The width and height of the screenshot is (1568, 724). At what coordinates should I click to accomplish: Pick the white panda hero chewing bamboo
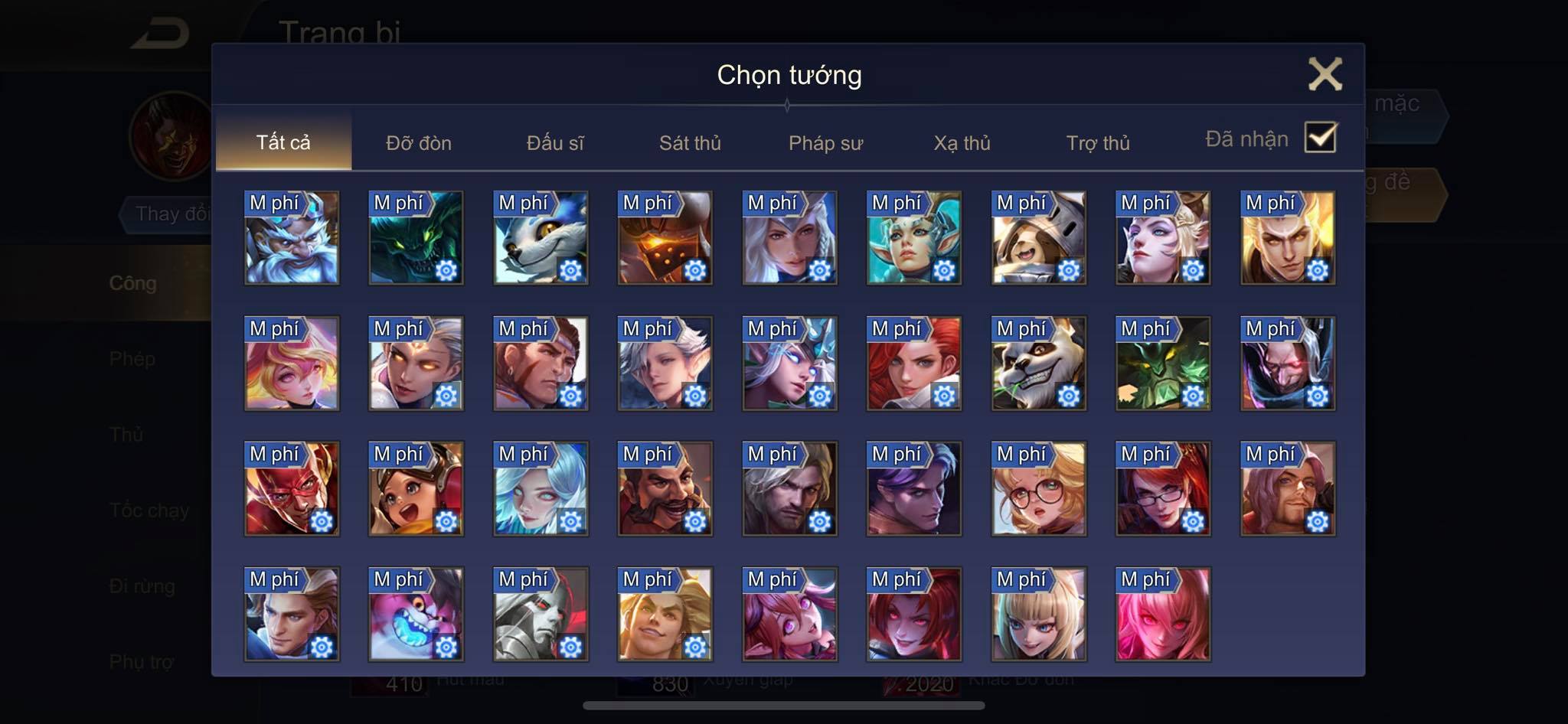tap(1038, 364)
